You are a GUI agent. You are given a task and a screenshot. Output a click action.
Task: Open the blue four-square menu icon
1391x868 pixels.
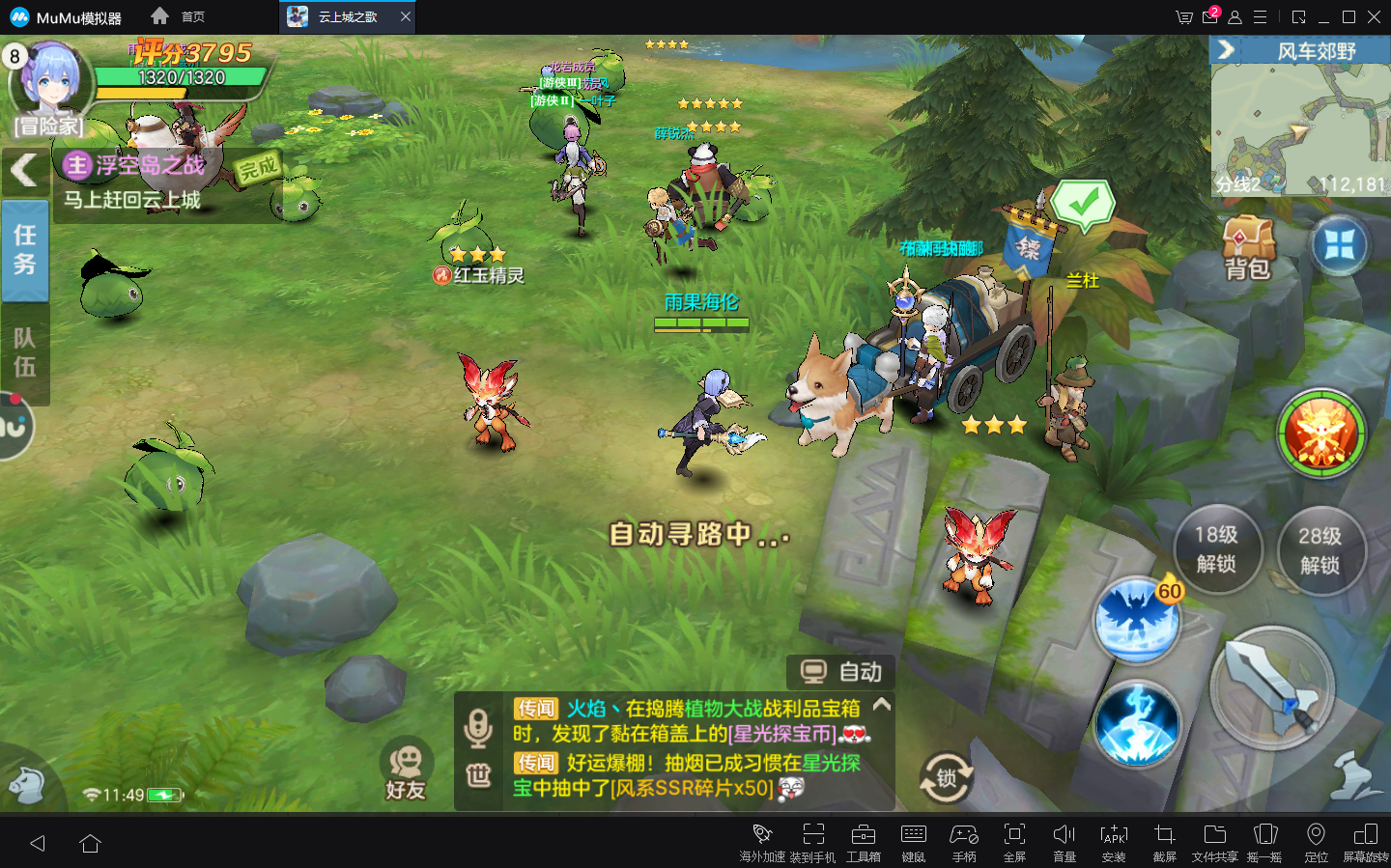pyautogui.click(x=1339, y=246)
